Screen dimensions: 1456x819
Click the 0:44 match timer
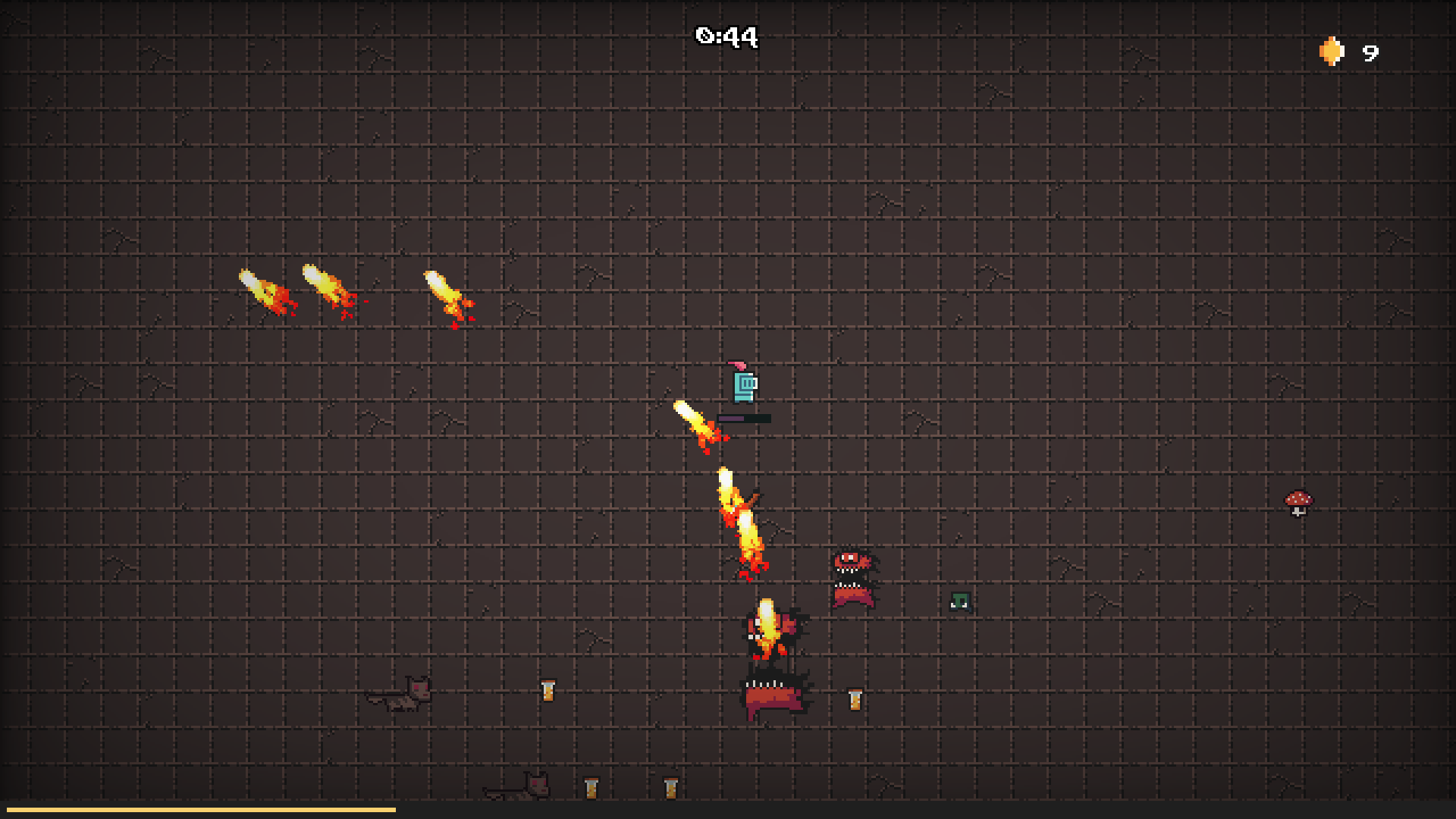(726, 36)
